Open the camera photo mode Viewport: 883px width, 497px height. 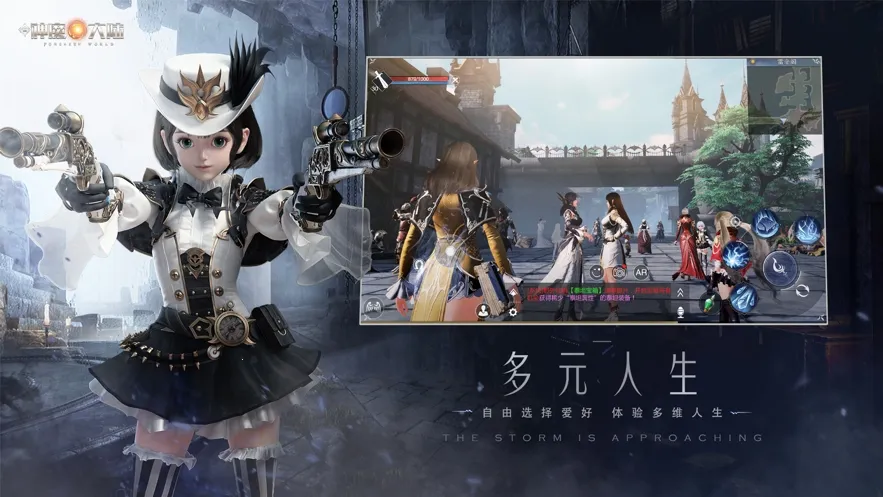(x=620, y=271)
